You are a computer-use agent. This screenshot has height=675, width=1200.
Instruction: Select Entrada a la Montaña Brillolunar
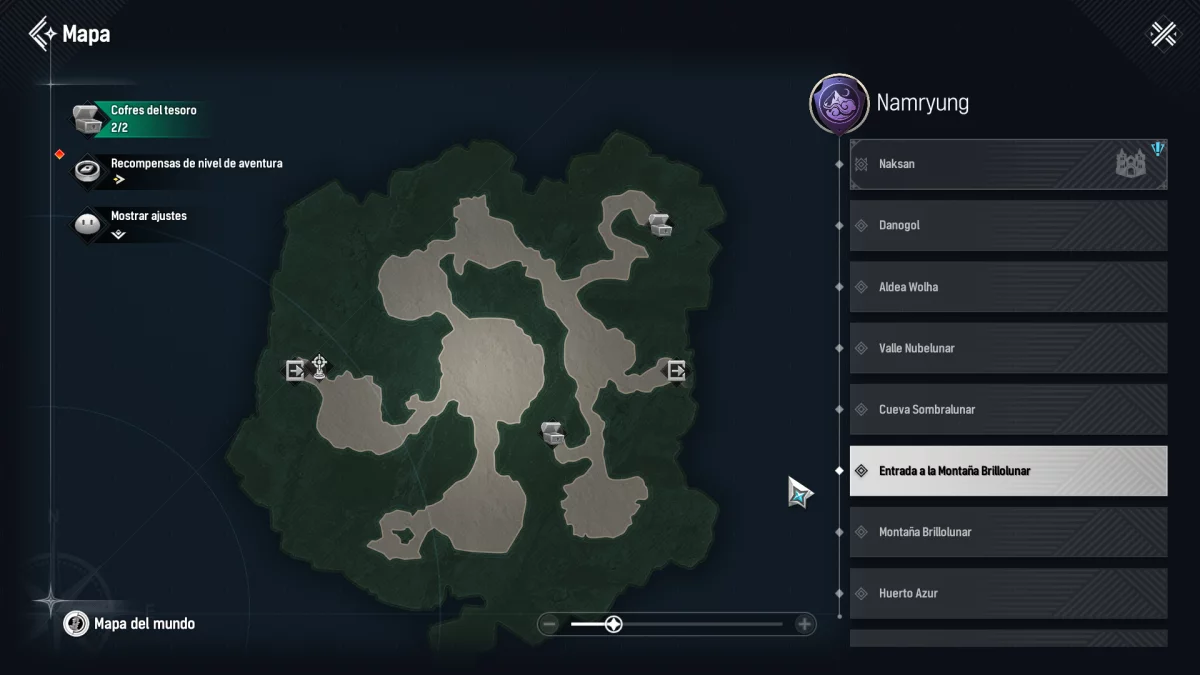pos(1008,471)
